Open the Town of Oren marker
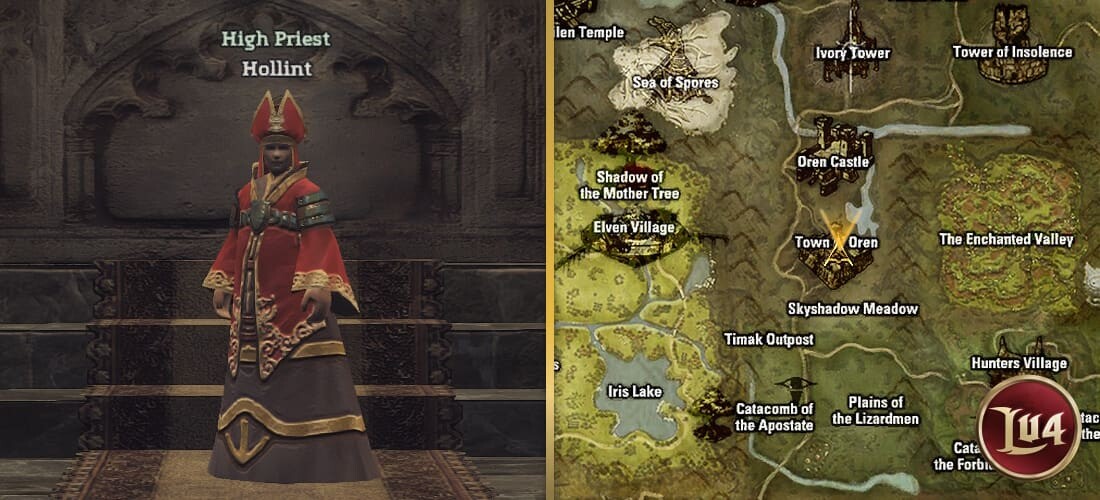 (836, 243)
